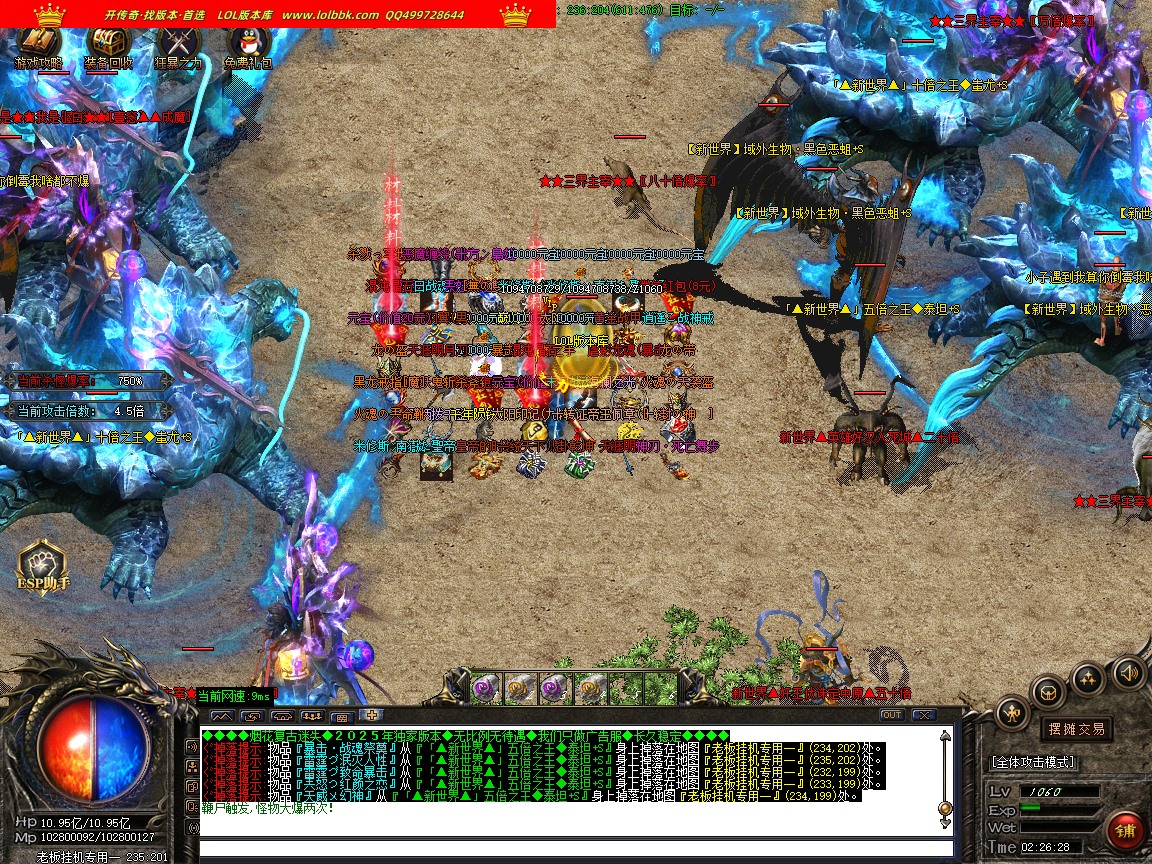Claim the 免费礼包 penguin gift icon
Image resolution: width=1152 pixels, height=864 pixels.
point(247,44)
